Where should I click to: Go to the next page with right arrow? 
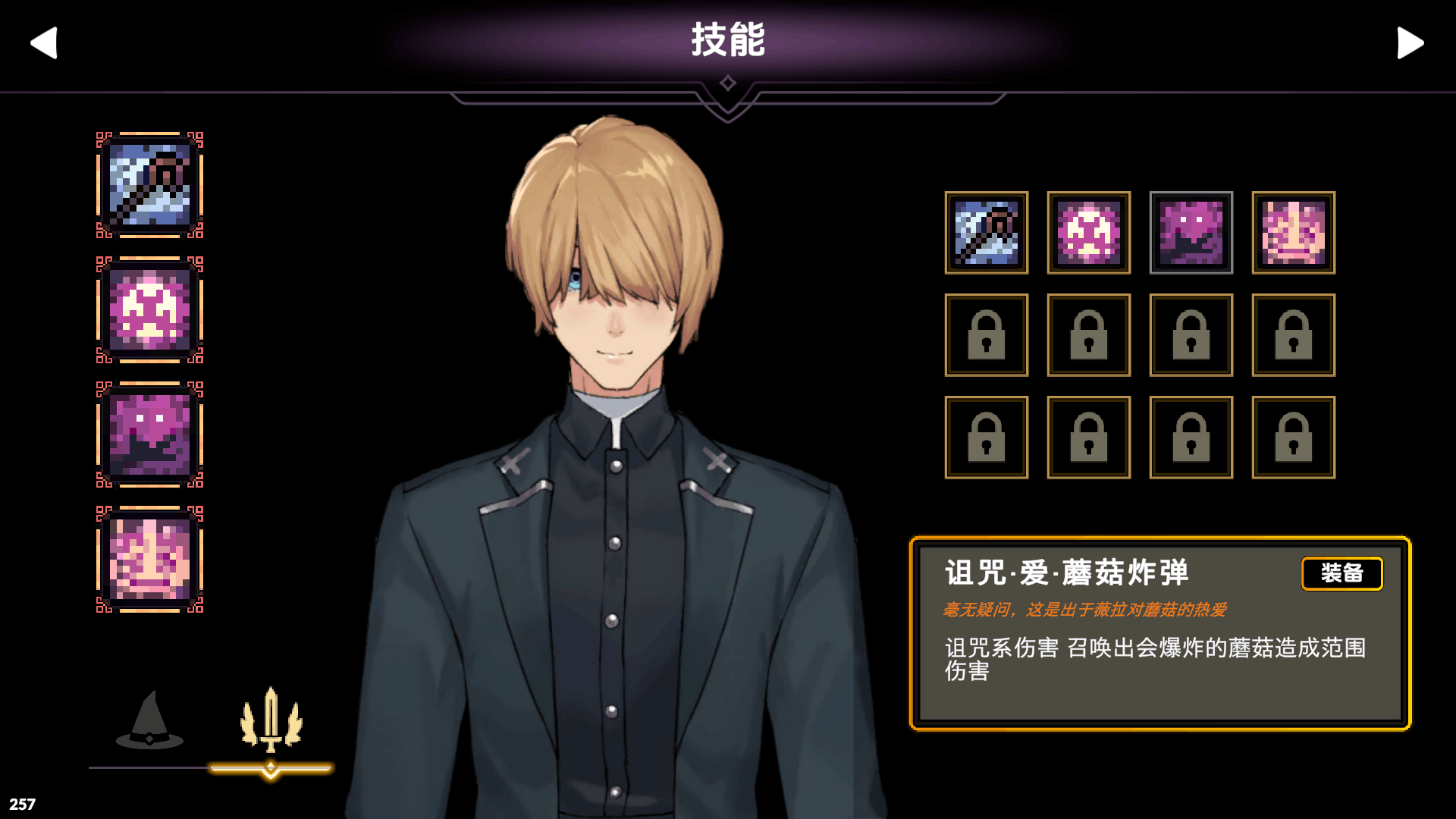[x=1410, y=42]
